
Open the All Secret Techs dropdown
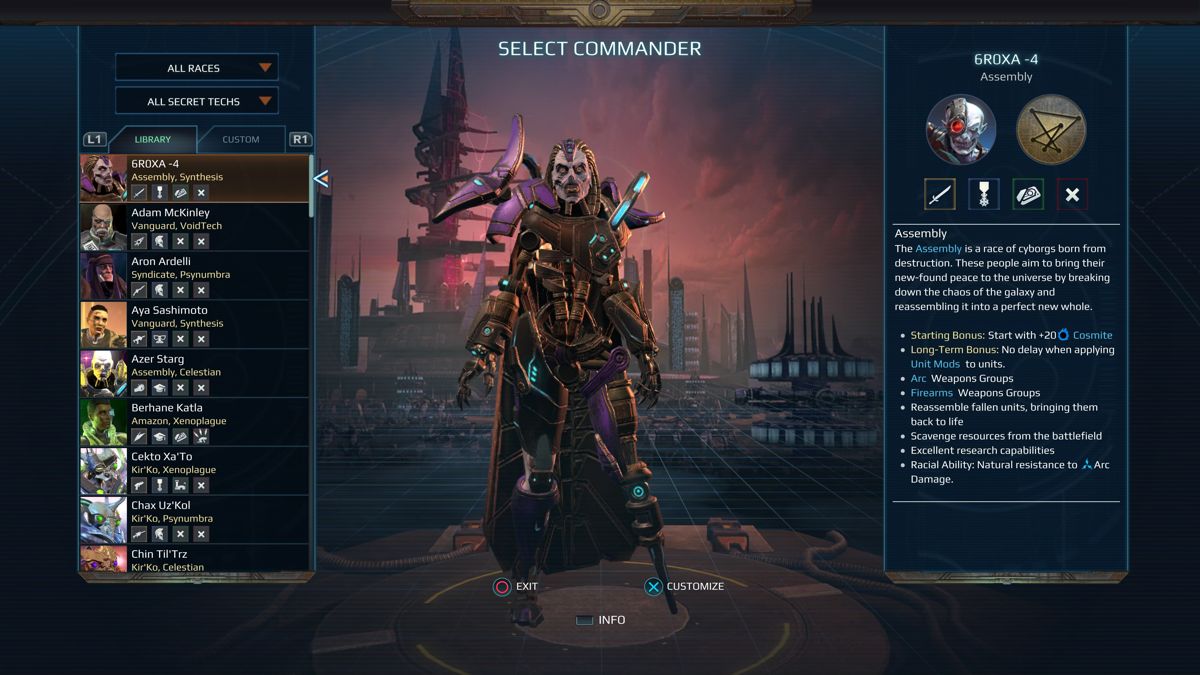tap(196, 101)
